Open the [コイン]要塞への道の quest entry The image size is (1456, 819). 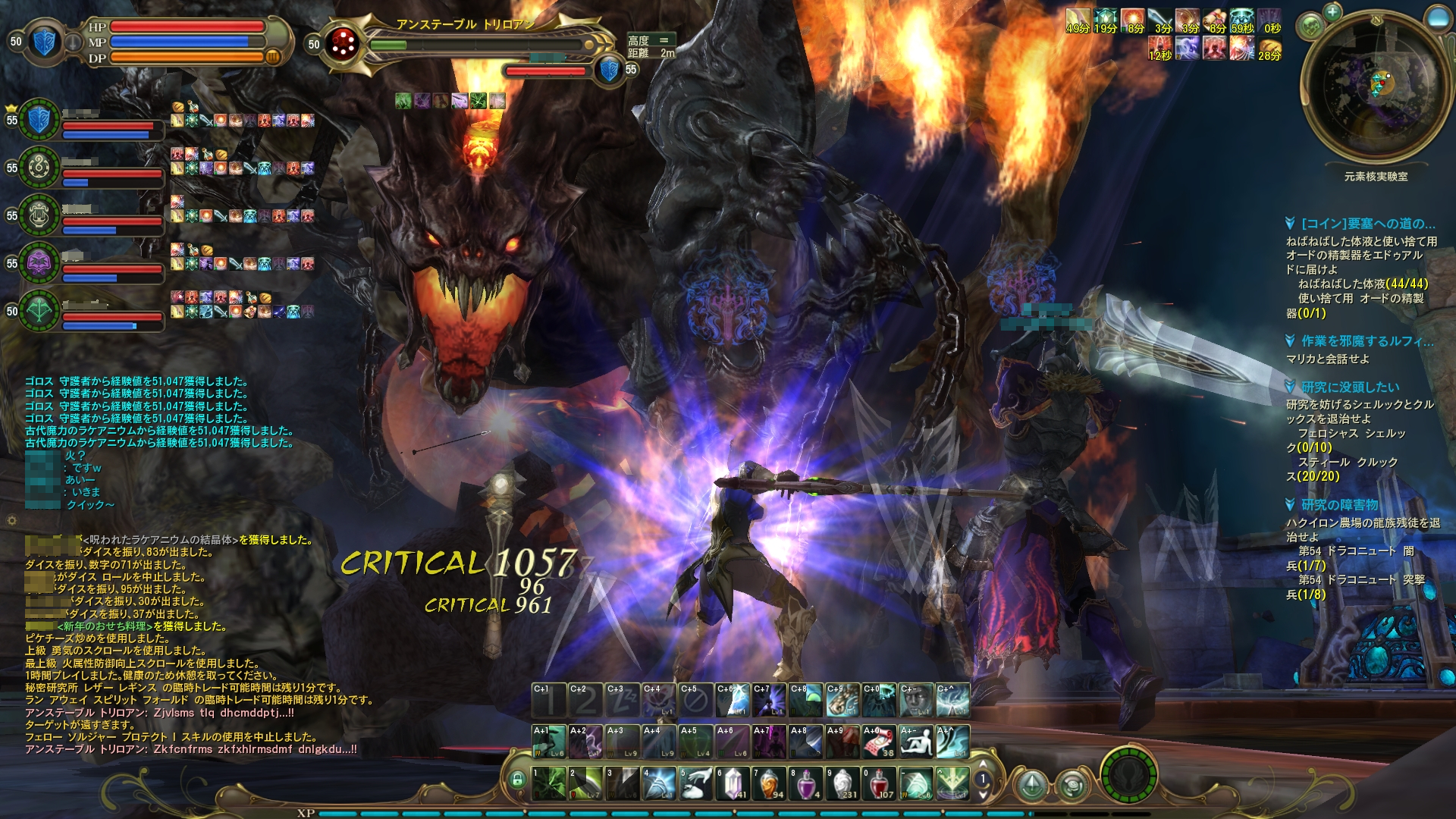1367,224
